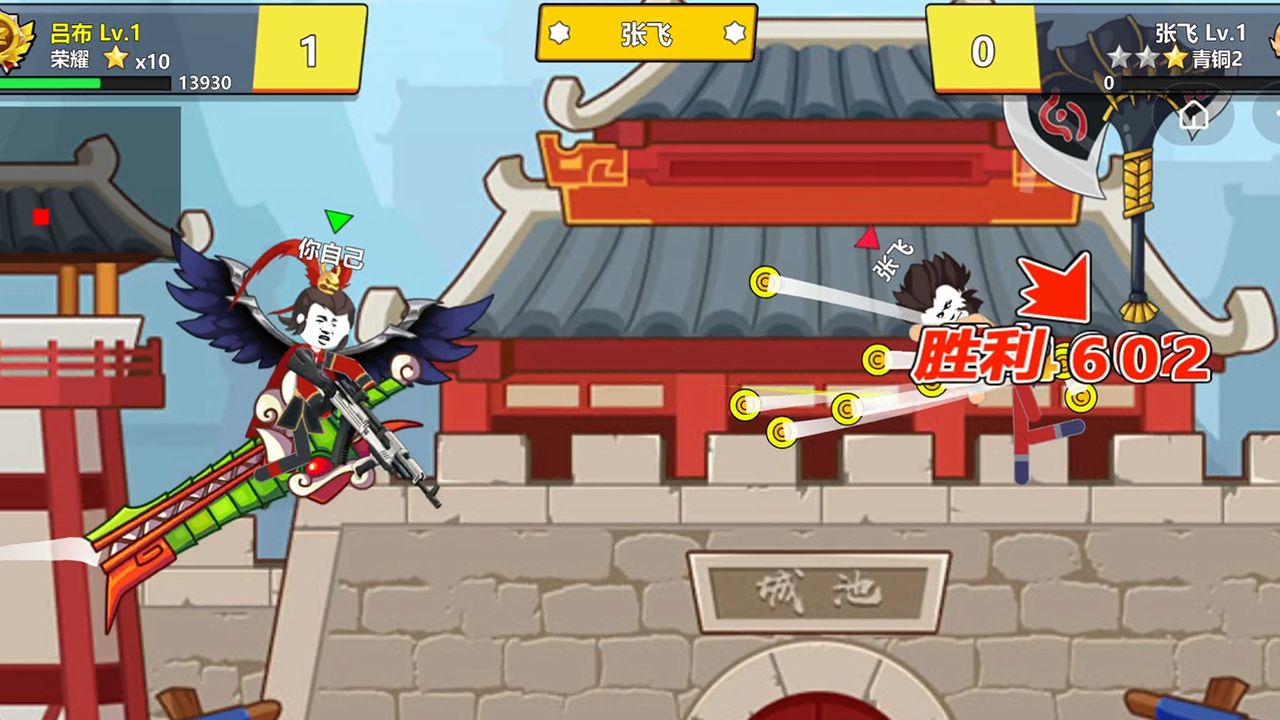Tap the gold star in 张飞's 青铜2 rank
Viewport: 1280px width, 720px height.
pyautogui.click(x=1175, y=58)
